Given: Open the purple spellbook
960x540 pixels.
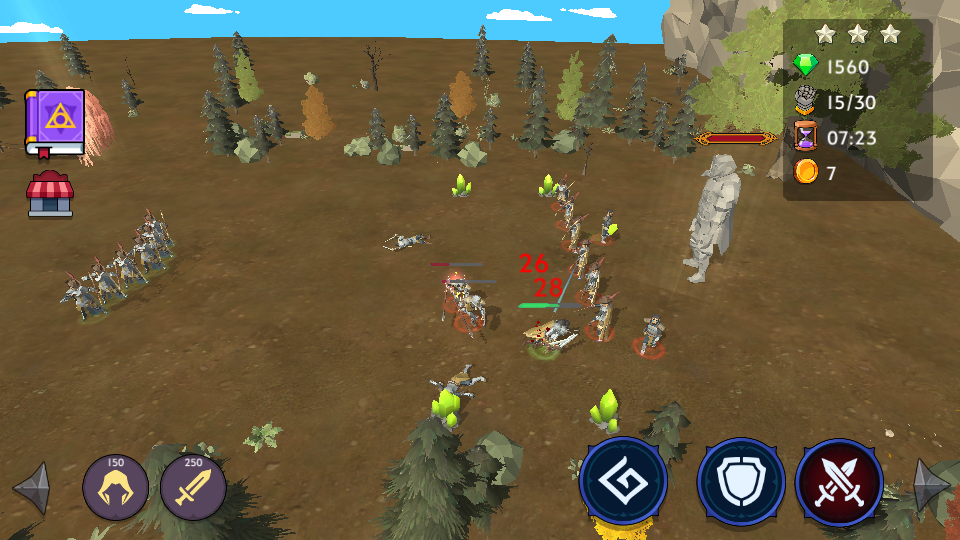Looking at the screenshot, I should [x=54, y=122].
